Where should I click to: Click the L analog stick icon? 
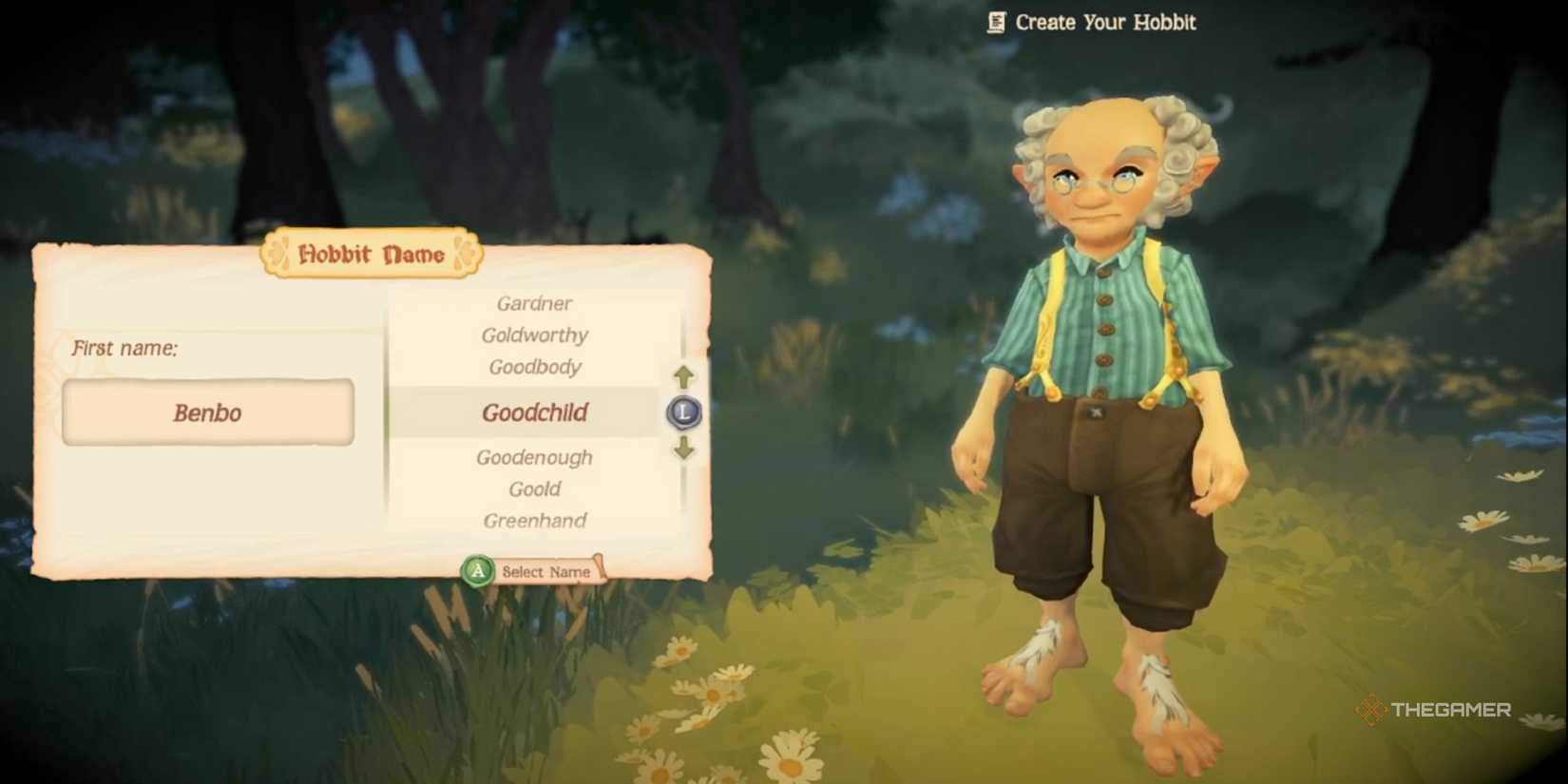(682, 412)
